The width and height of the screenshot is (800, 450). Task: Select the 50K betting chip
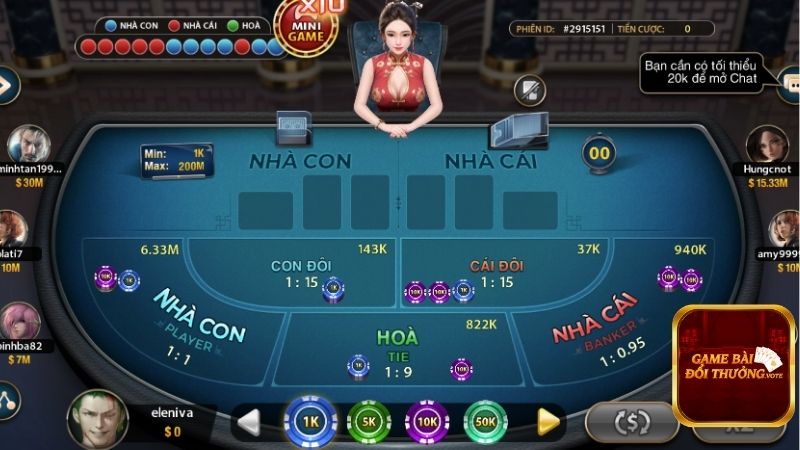pos(485,421)
